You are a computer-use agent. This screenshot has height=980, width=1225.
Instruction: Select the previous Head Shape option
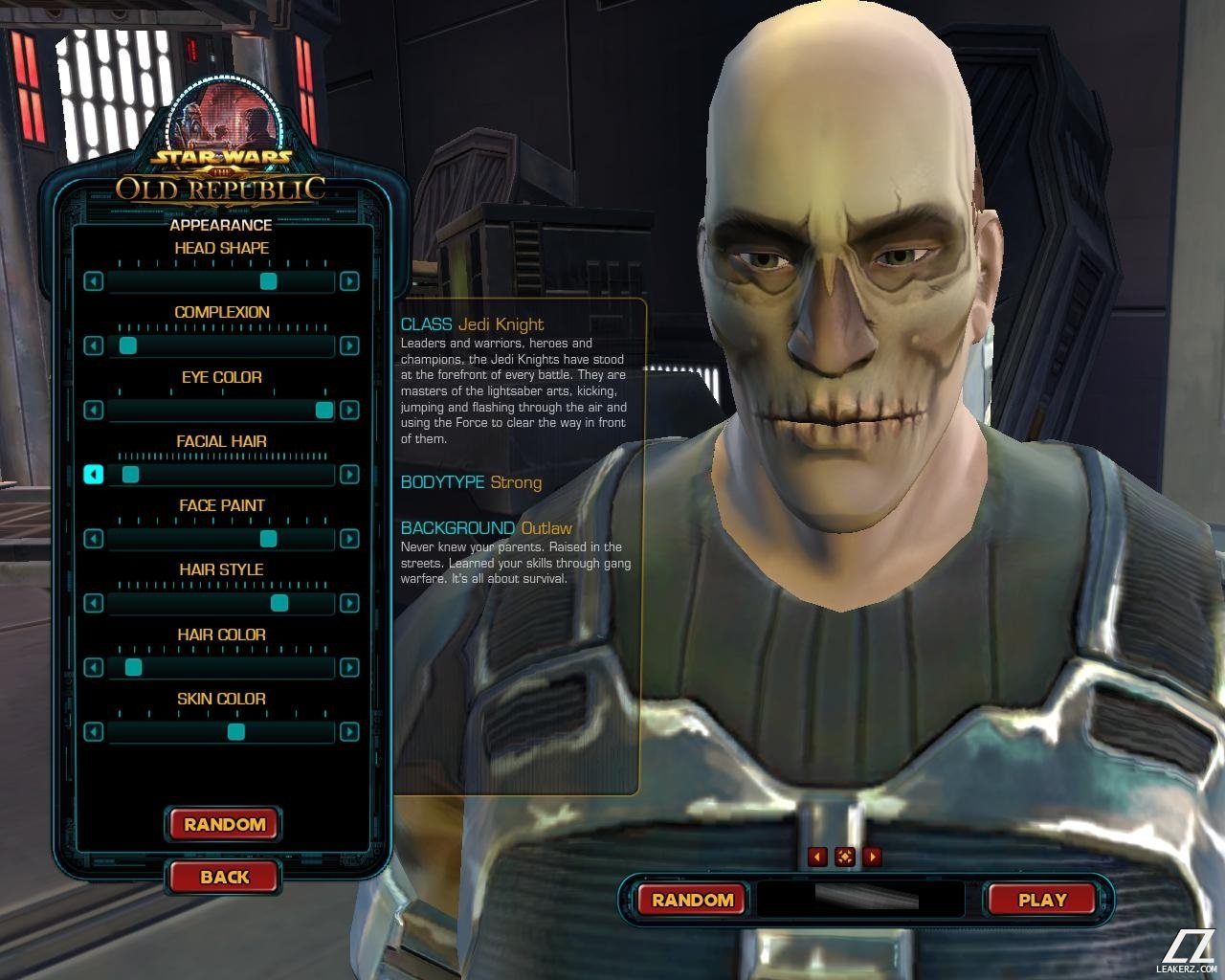click(x=93, y=281)
